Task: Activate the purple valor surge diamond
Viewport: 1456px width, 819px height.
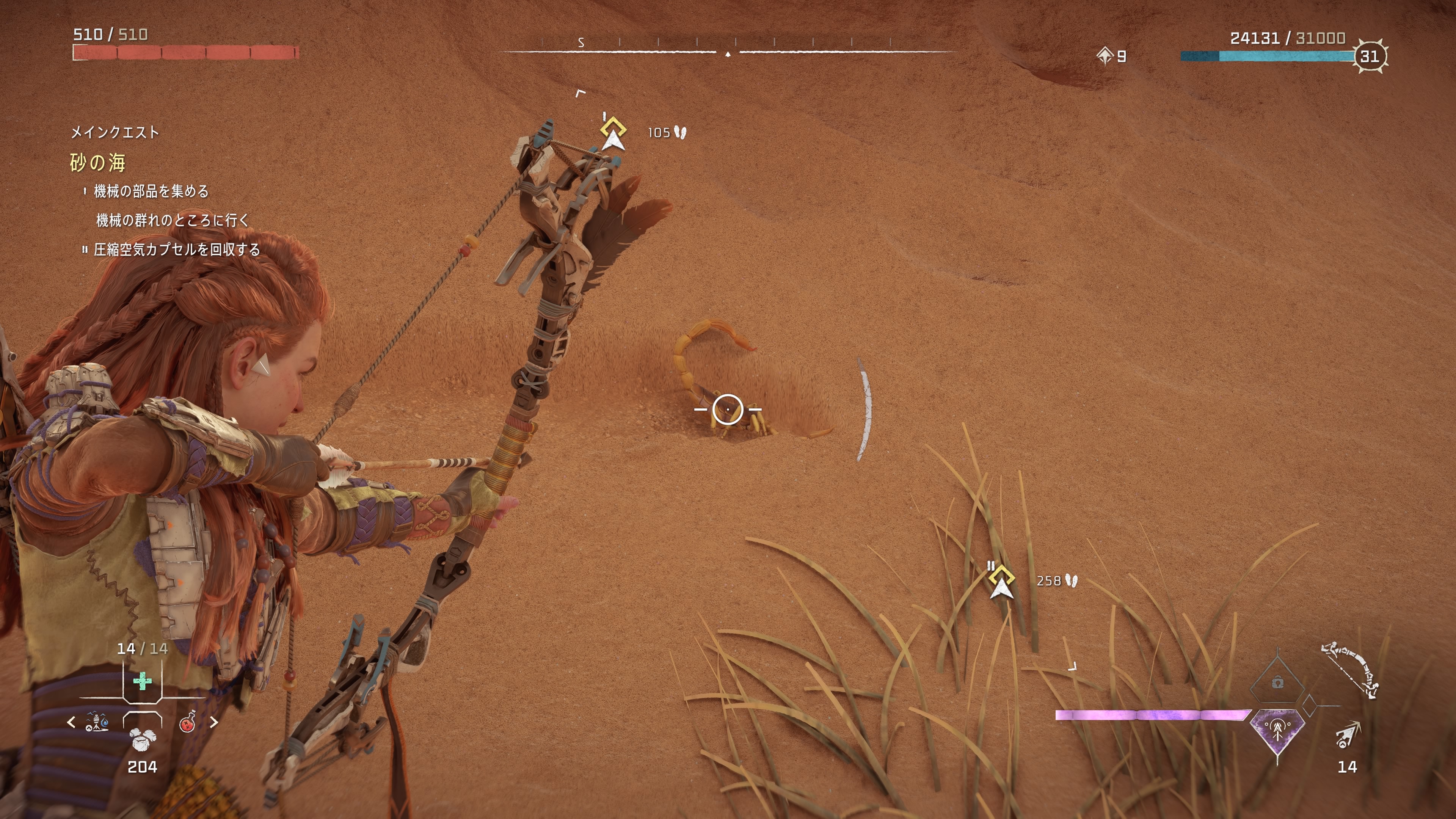Action: coord(1277,730)
